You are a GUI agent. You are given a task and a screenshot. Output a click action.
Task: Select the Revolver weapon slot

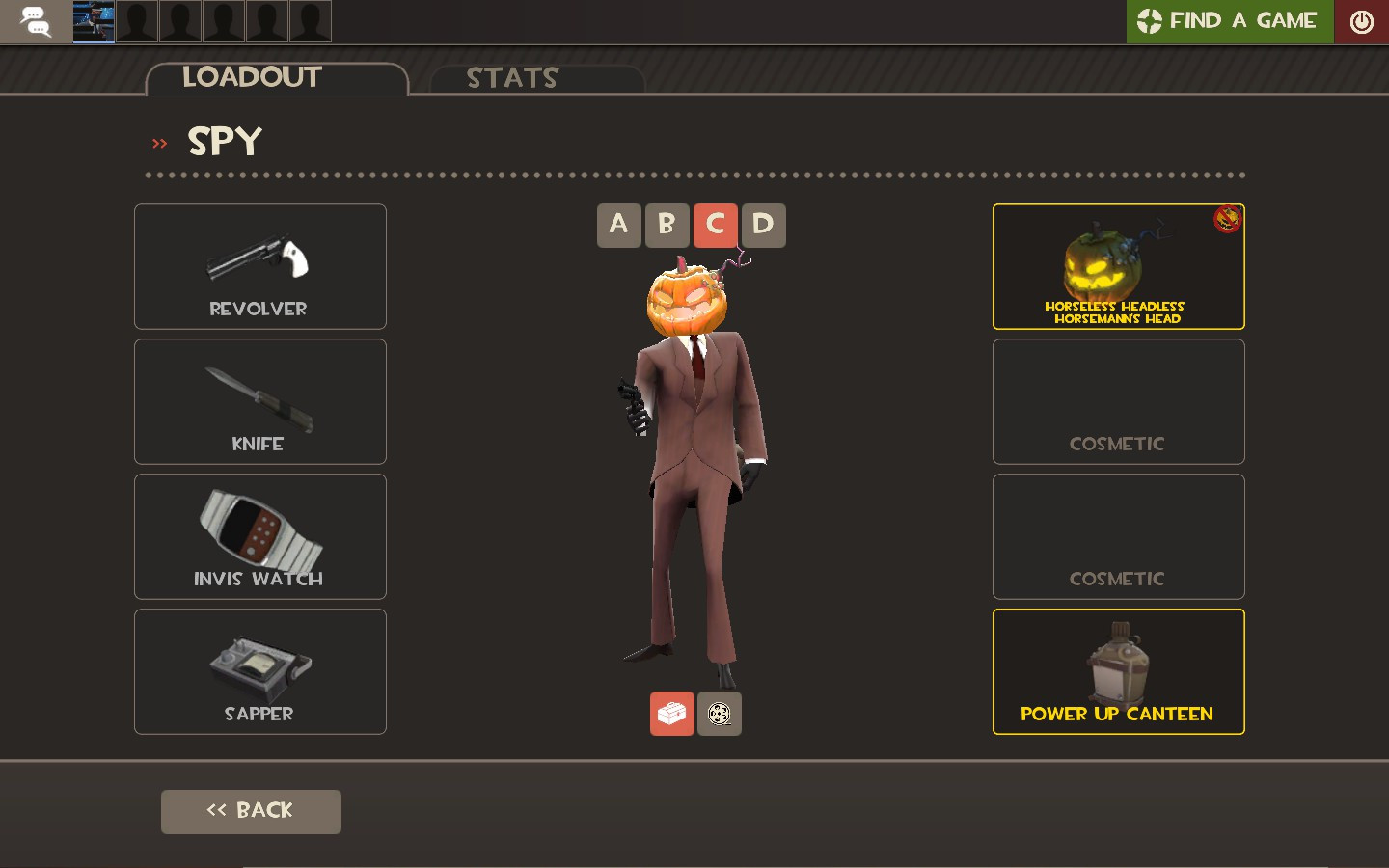point(259,266)
